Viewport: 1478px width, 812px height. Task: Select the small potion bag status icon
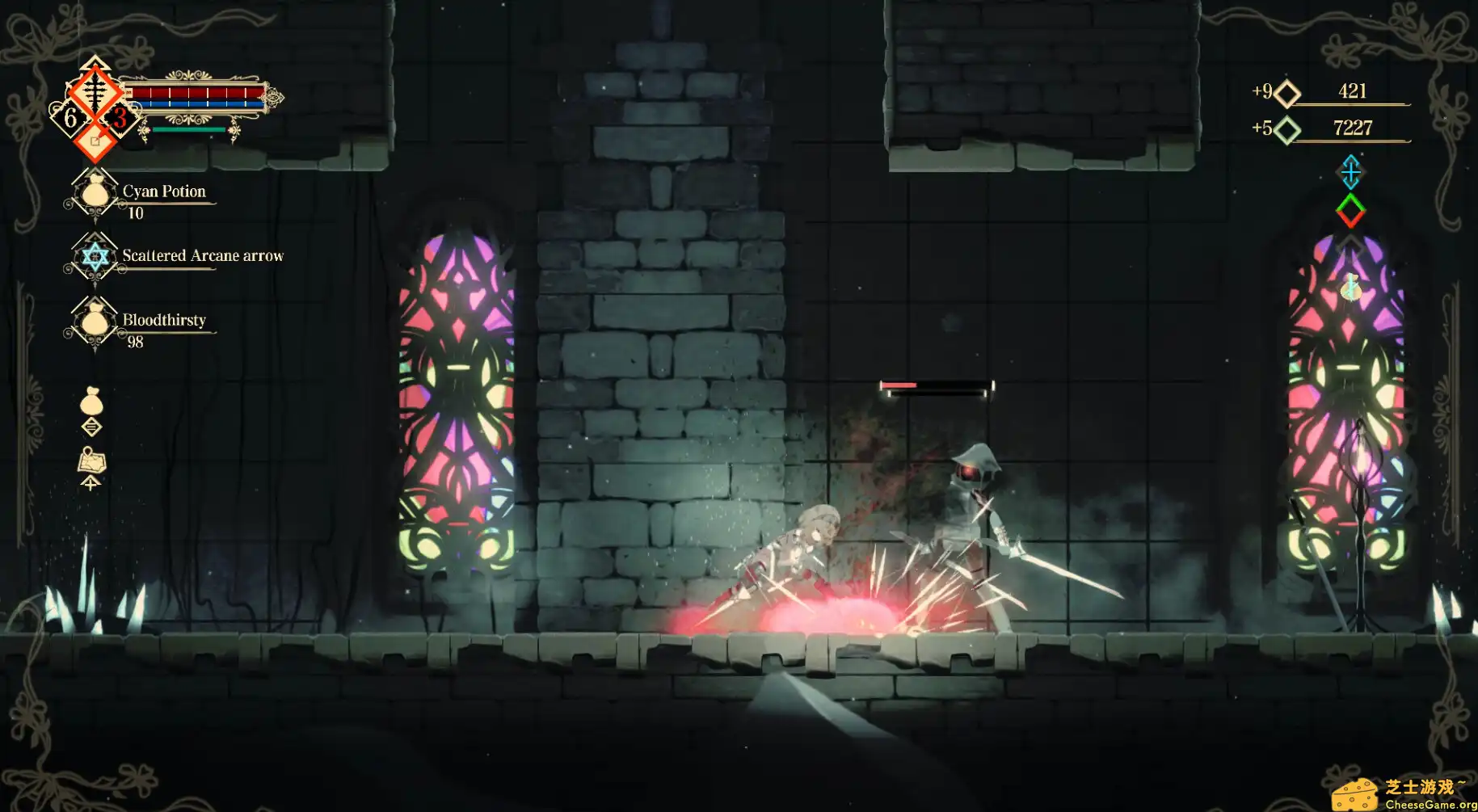(1350, 287)
